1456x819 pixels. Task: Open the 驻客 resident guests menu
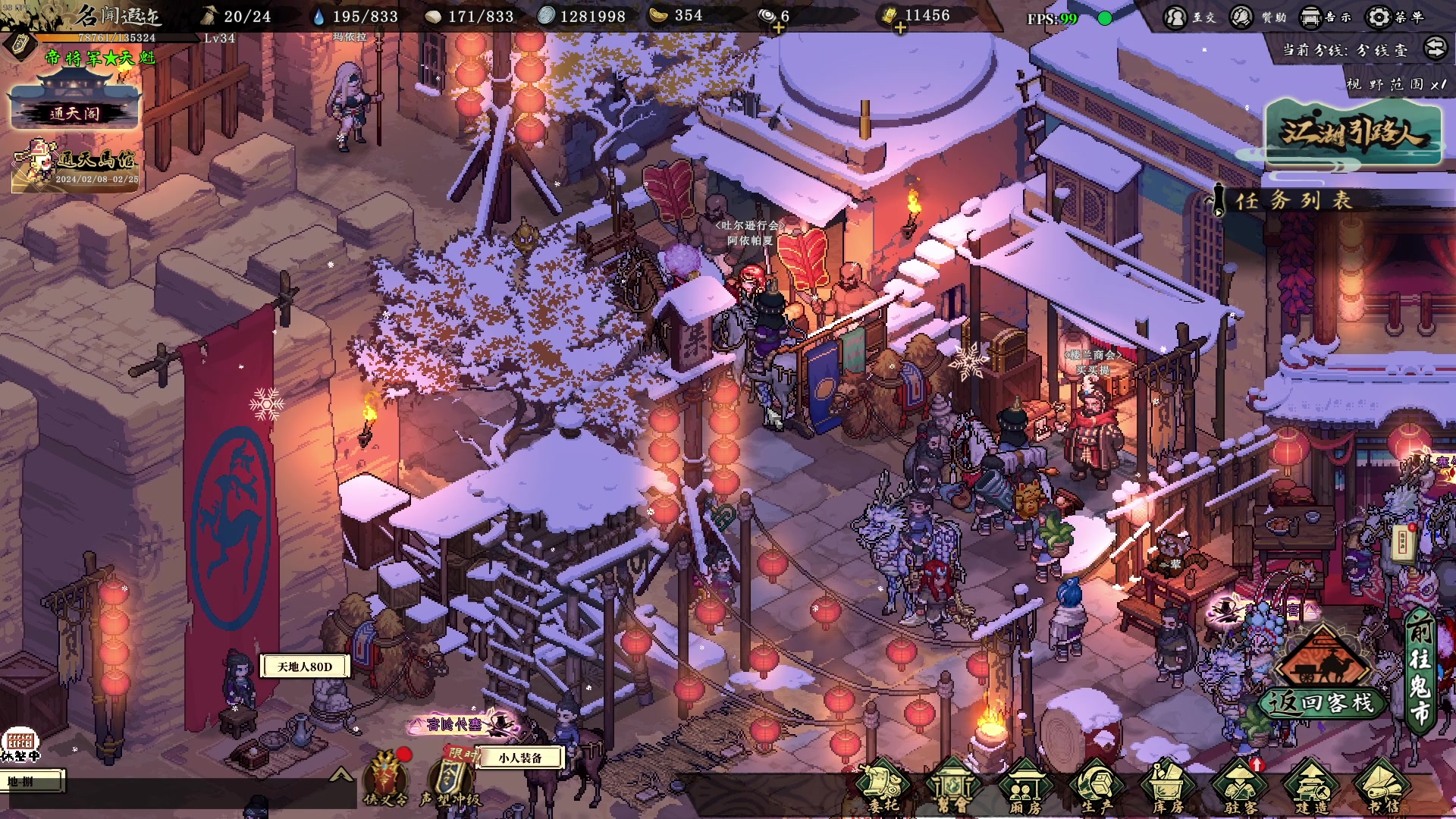1240,786
